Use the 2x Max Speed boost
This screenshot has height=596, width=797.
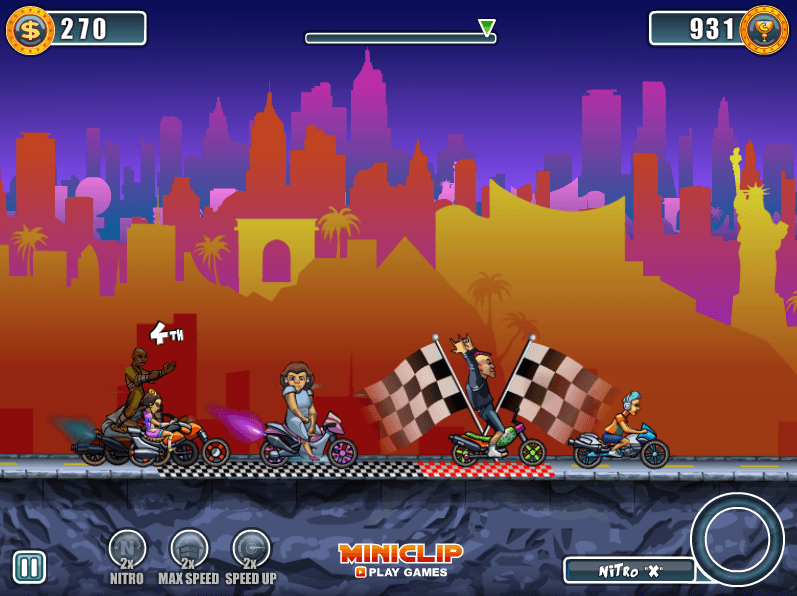(x=189, y=549)
